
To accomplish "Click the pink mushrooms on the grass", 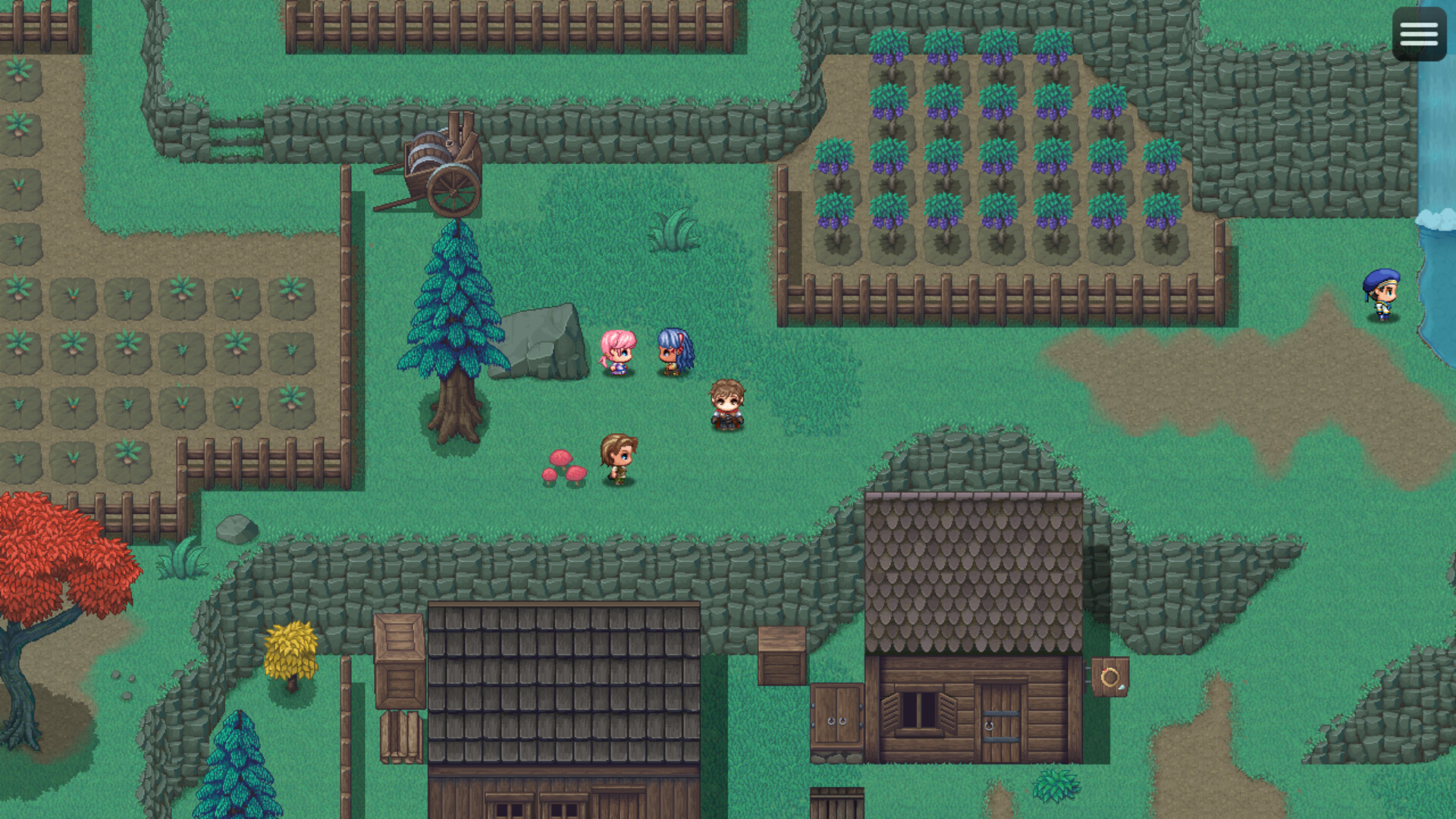I will [x=565, y=469].
